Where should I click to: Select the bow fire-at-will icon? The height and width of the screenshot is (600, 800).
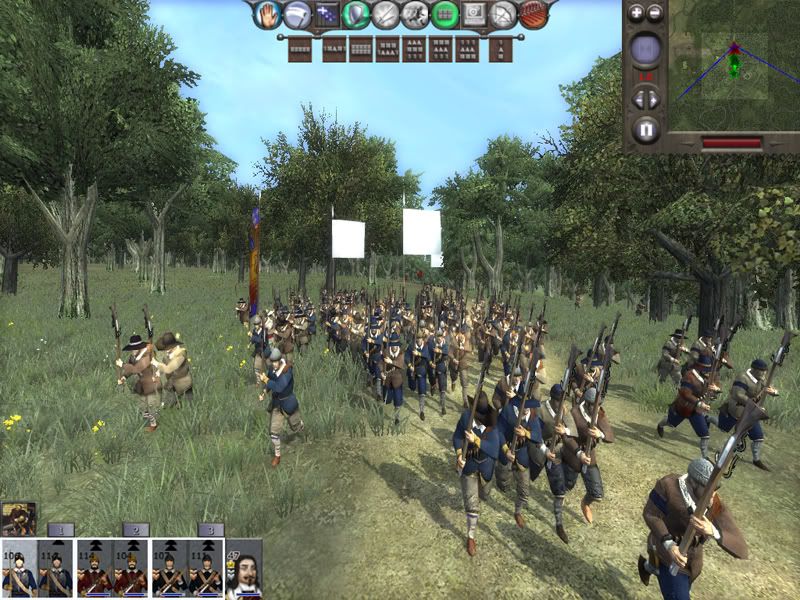coord(503,14)
